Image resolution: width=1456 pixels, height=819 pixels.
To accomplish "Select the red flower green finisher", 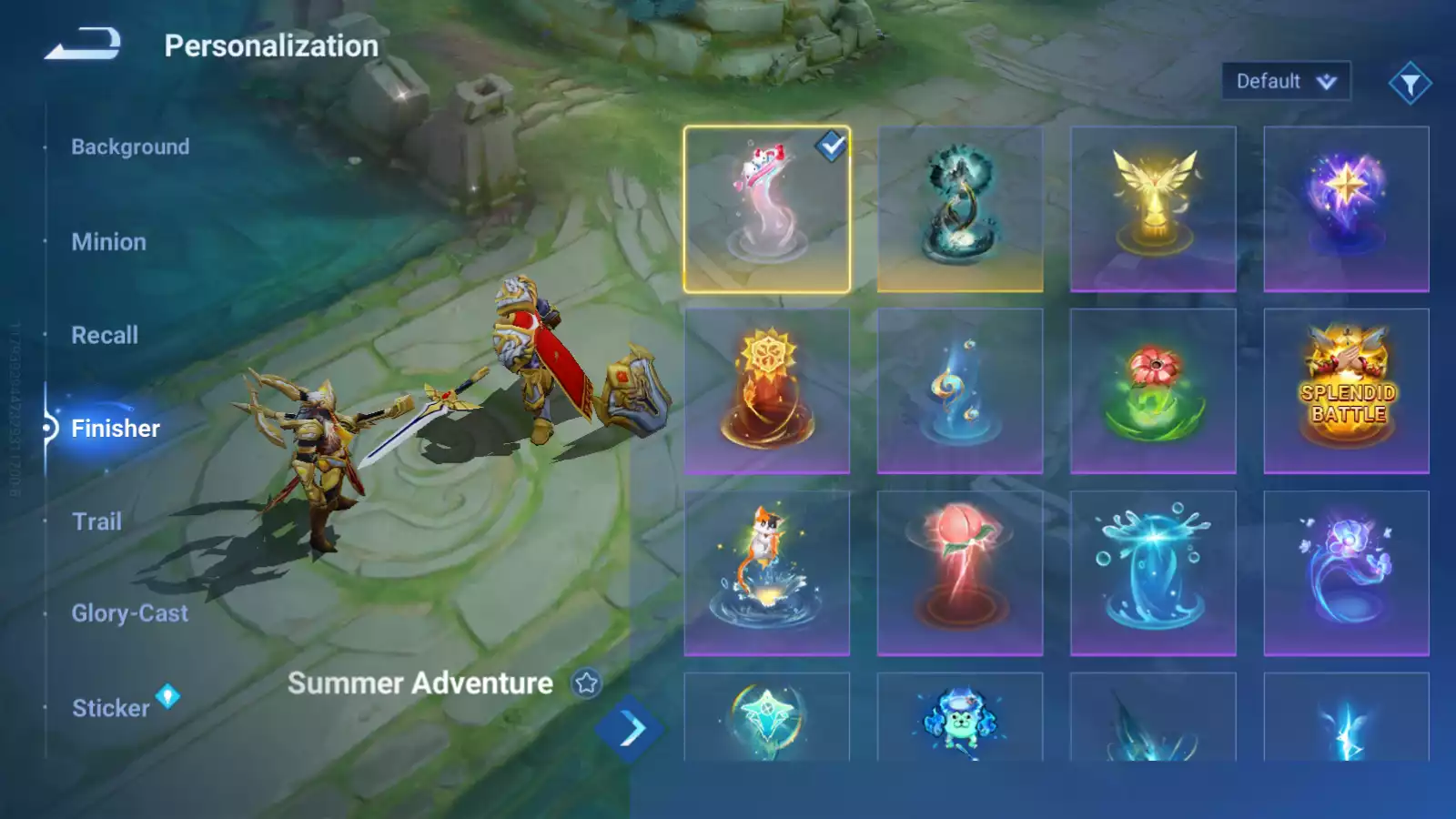I will tap(1153, 391).
